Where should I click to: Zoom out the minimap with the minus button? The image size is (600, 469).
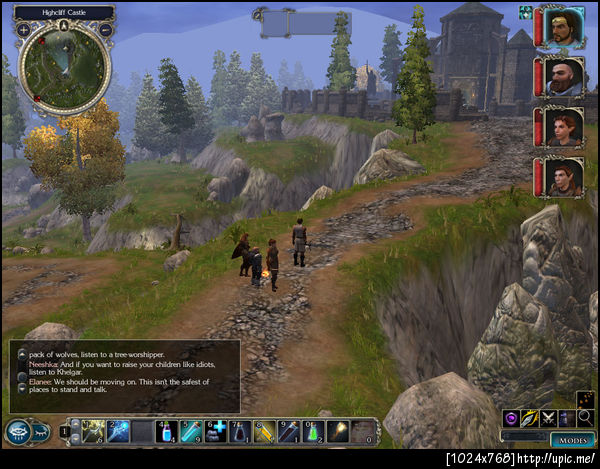coord(106,29)
